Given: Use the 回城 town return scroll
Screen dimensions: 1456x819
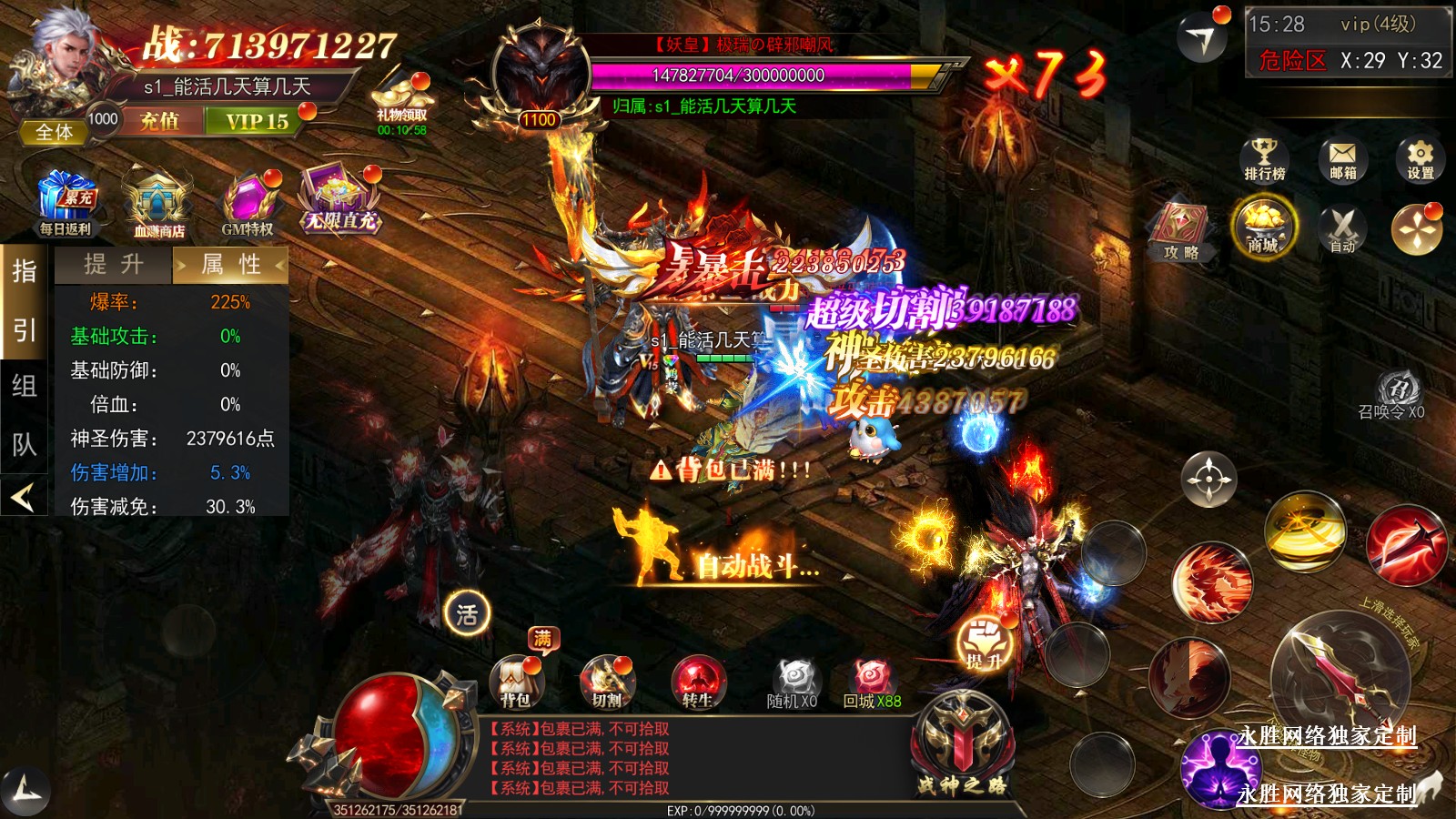Looking at the screenshot, I should 871,682.
